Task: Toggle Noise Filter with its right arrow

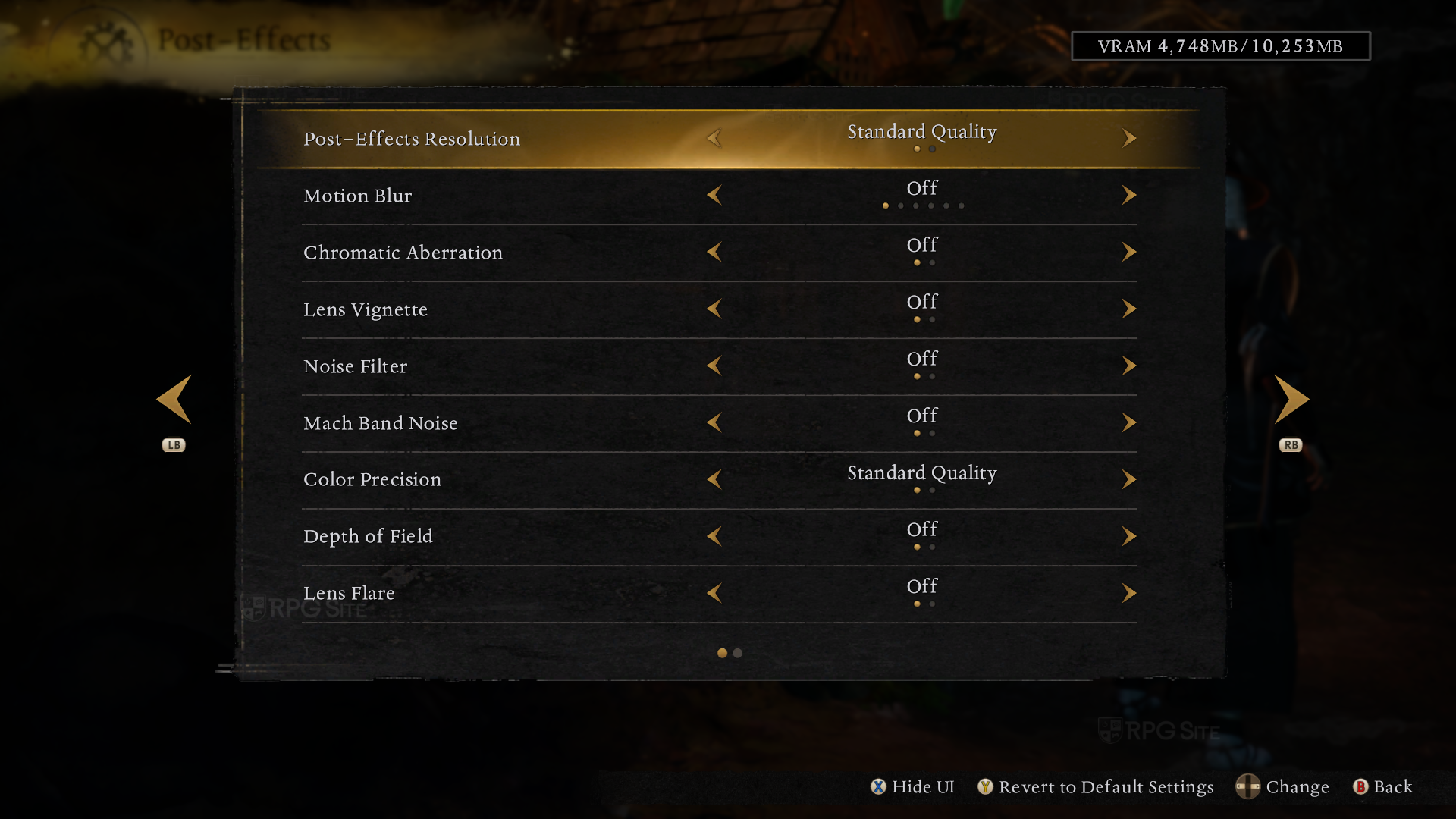Action: [x=1128, y=366]
